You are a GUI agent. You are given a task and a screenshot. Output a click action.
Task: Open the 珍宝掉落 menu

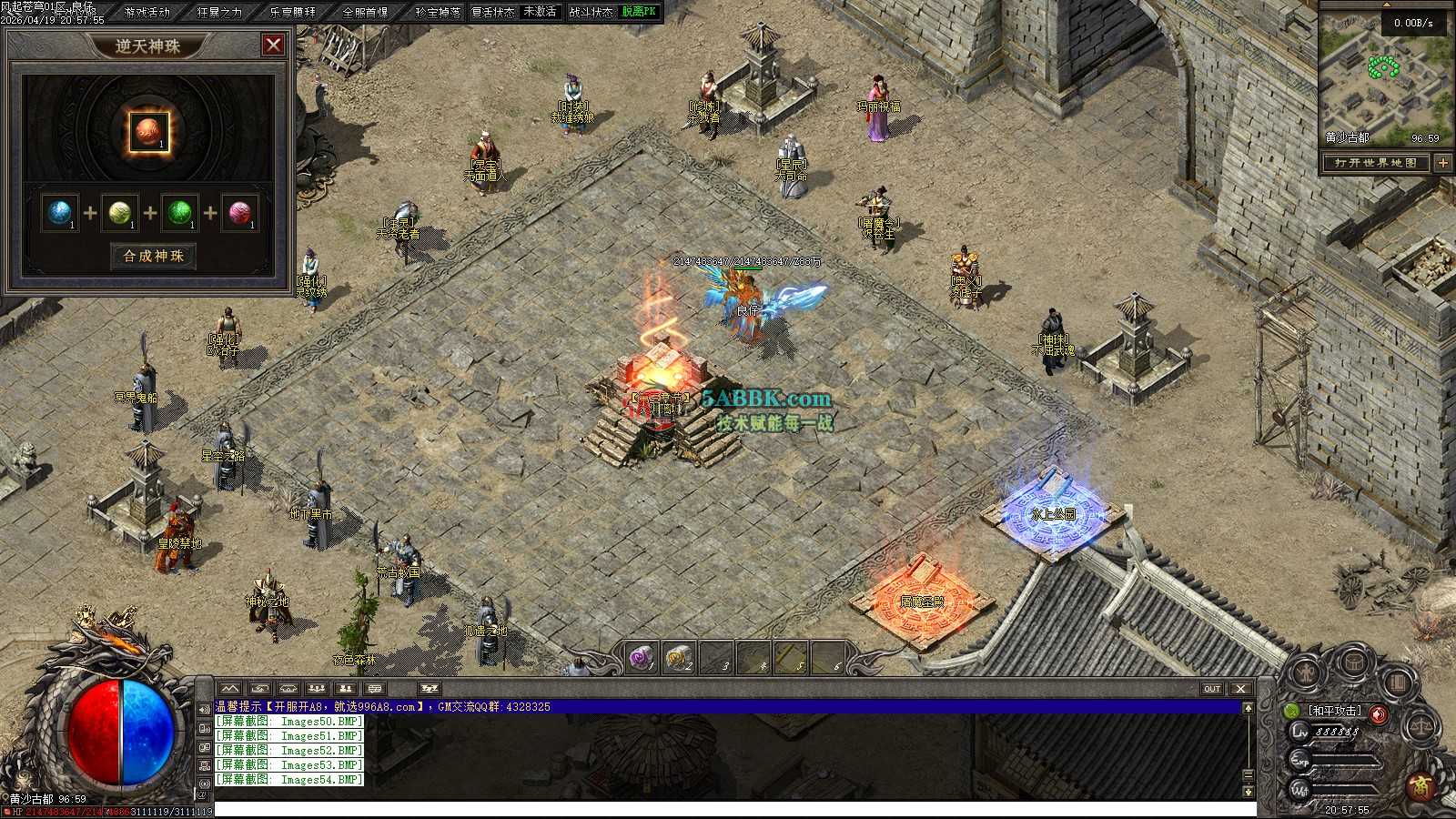click(x=438, y=12)
